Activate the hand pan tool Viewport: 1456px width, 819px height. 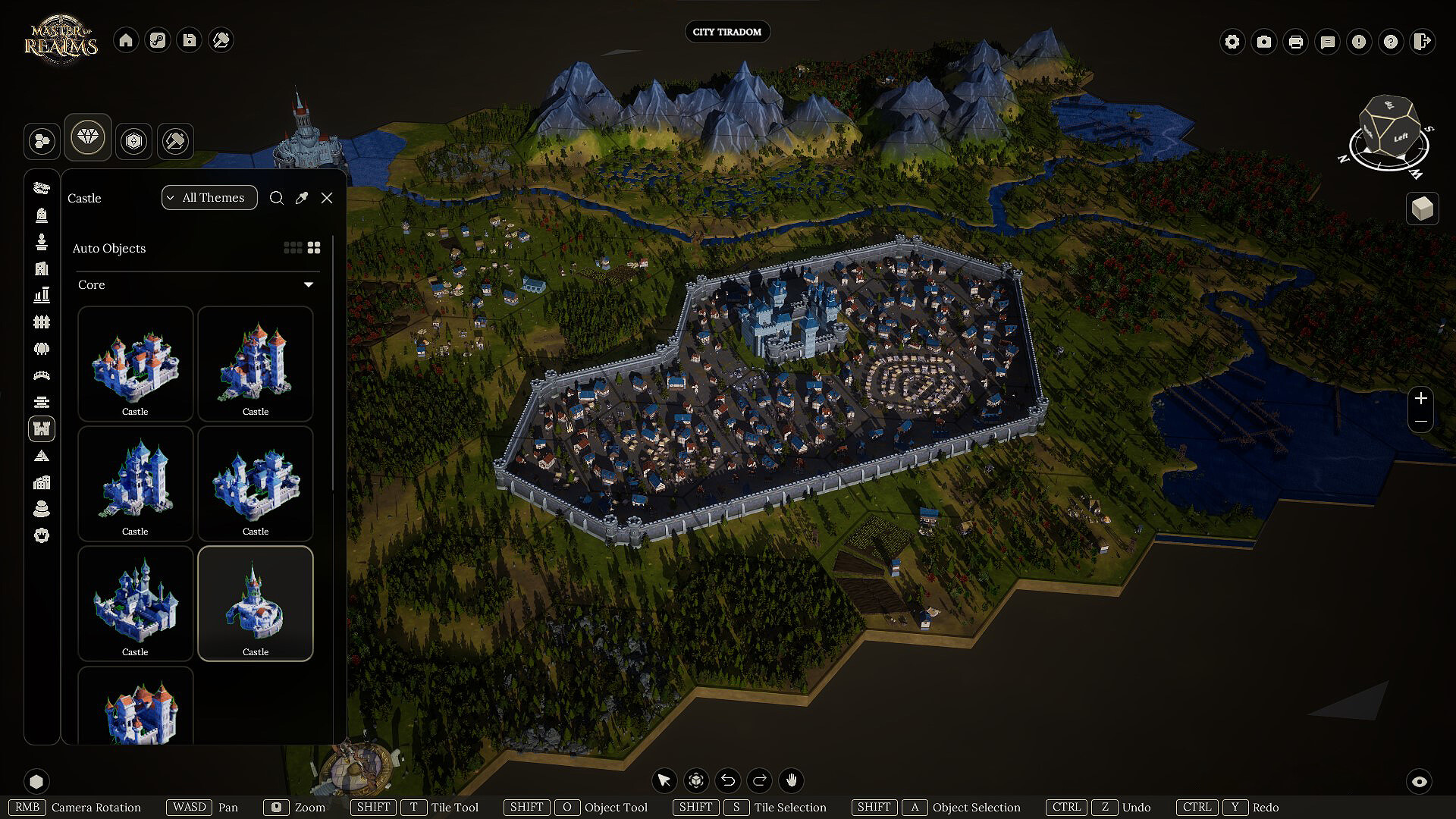tap(792, 780)
